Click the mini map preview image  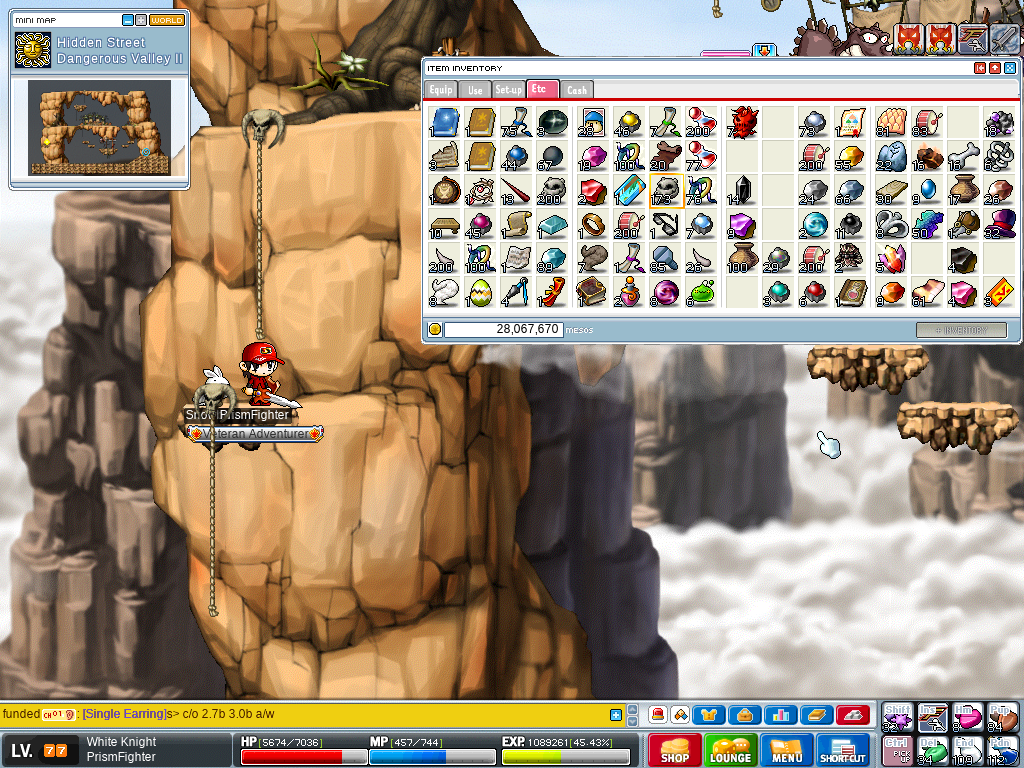[99, 127]
